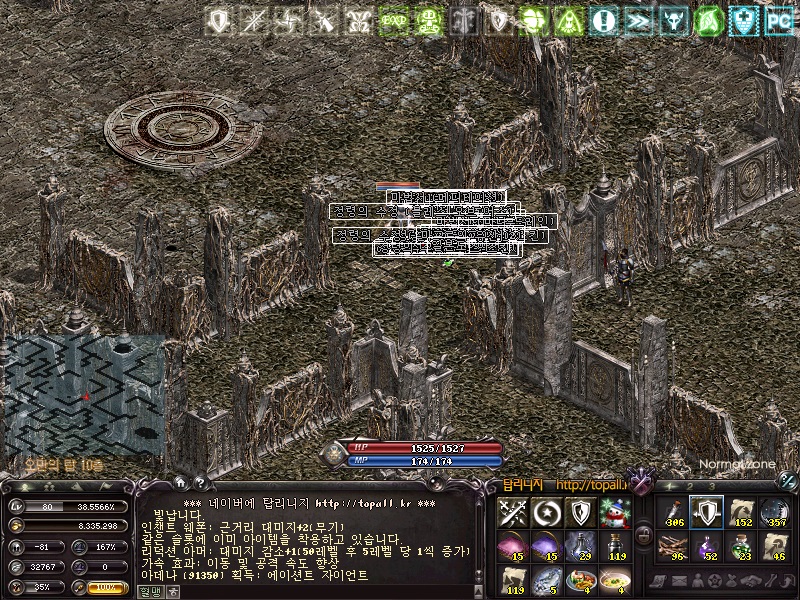Select the highlighted shield skill slot
This screenshot has width=800, height=600.
[707, 513]
